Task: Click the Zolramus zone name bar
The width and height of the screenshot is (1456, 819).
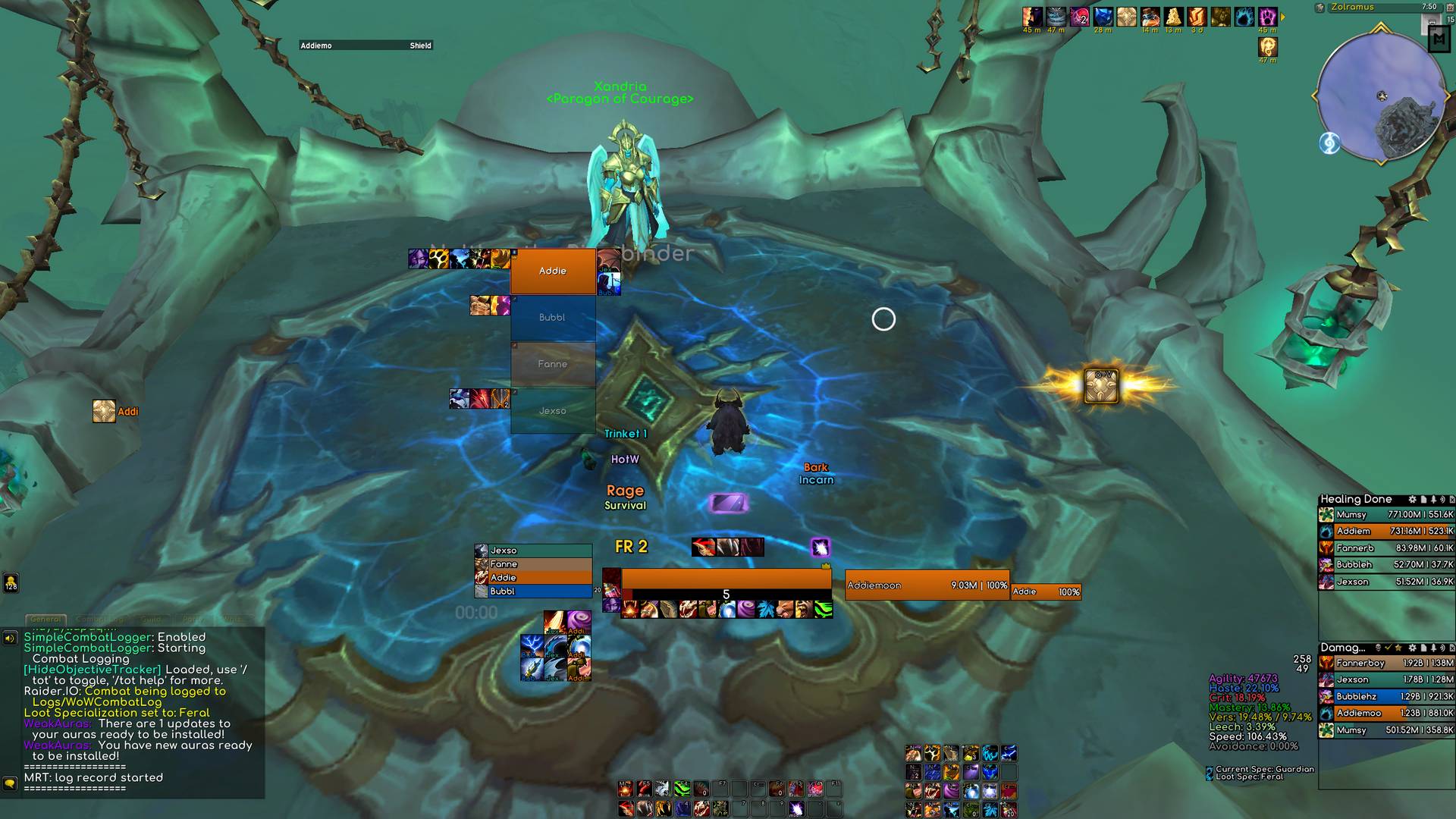Action: point(1373,7)
